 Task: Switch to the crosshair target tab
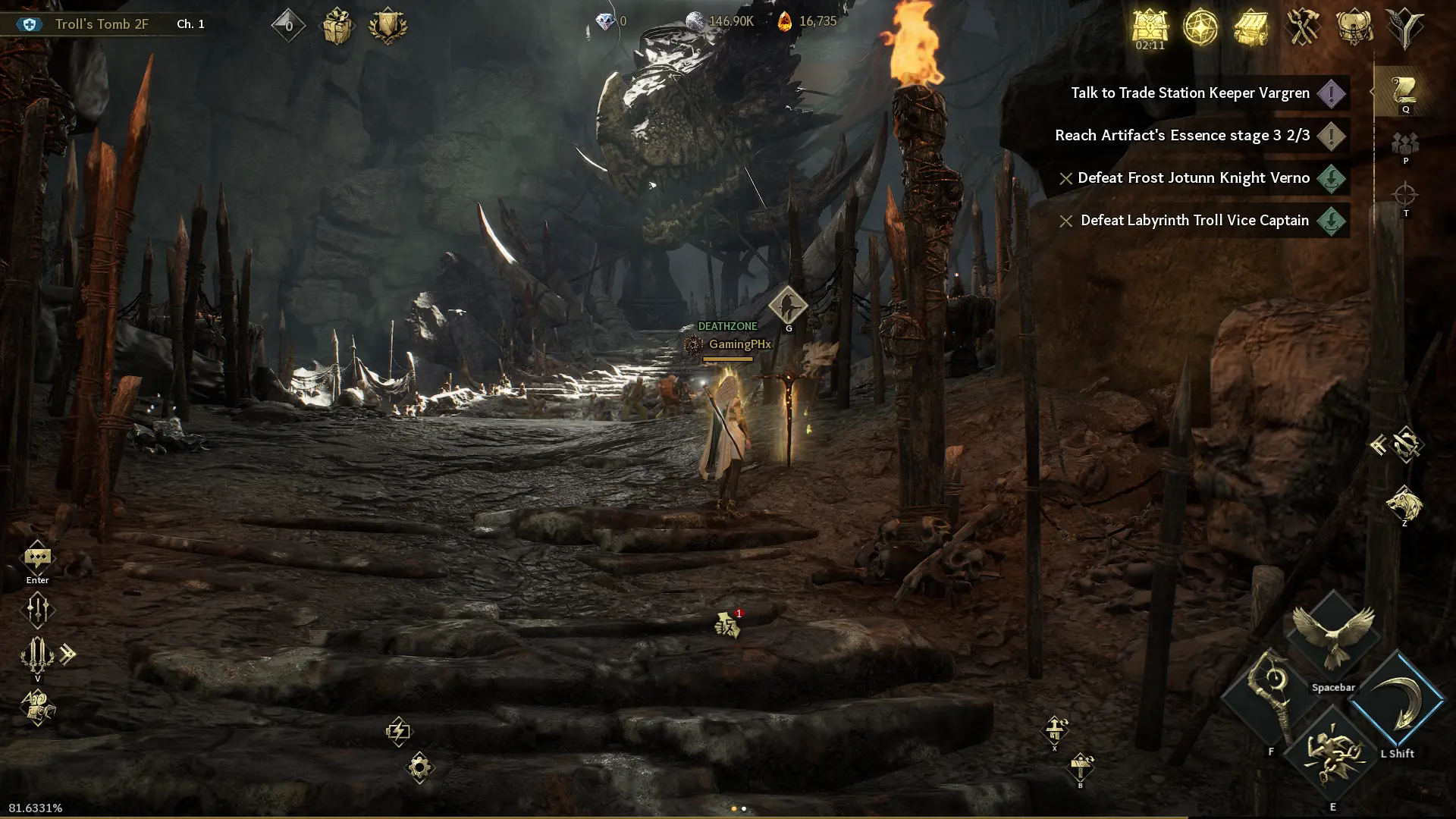click(x=1405, y=195)
